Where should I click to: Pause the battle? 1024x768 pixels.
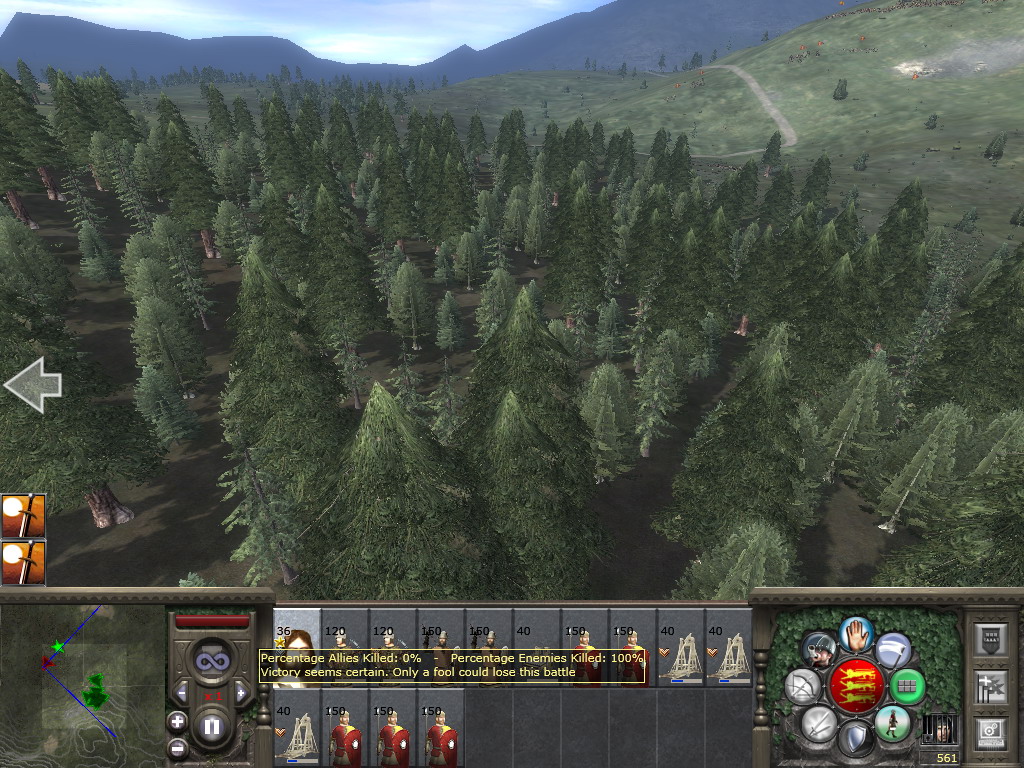[x=212, y=728]
